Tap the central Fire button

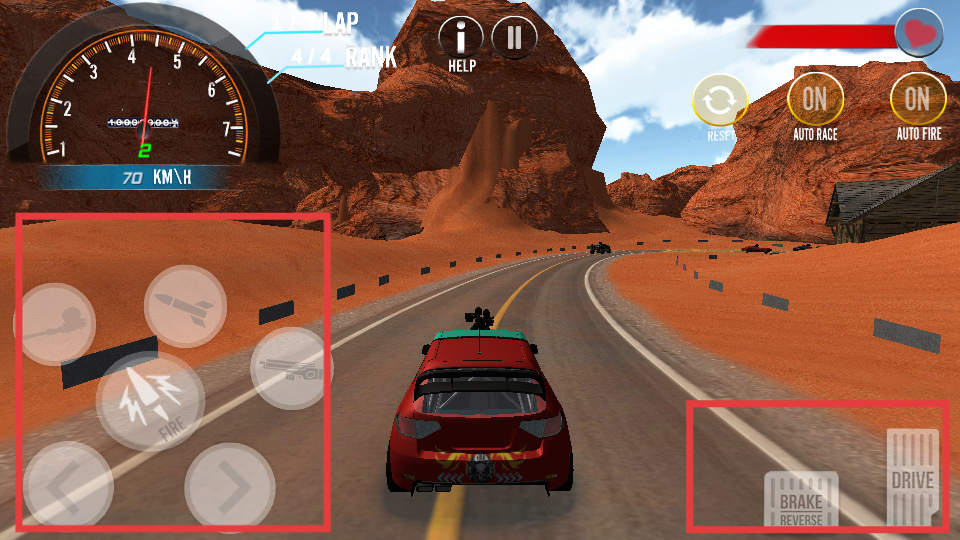pyautogui.click(x=150, y=401)
